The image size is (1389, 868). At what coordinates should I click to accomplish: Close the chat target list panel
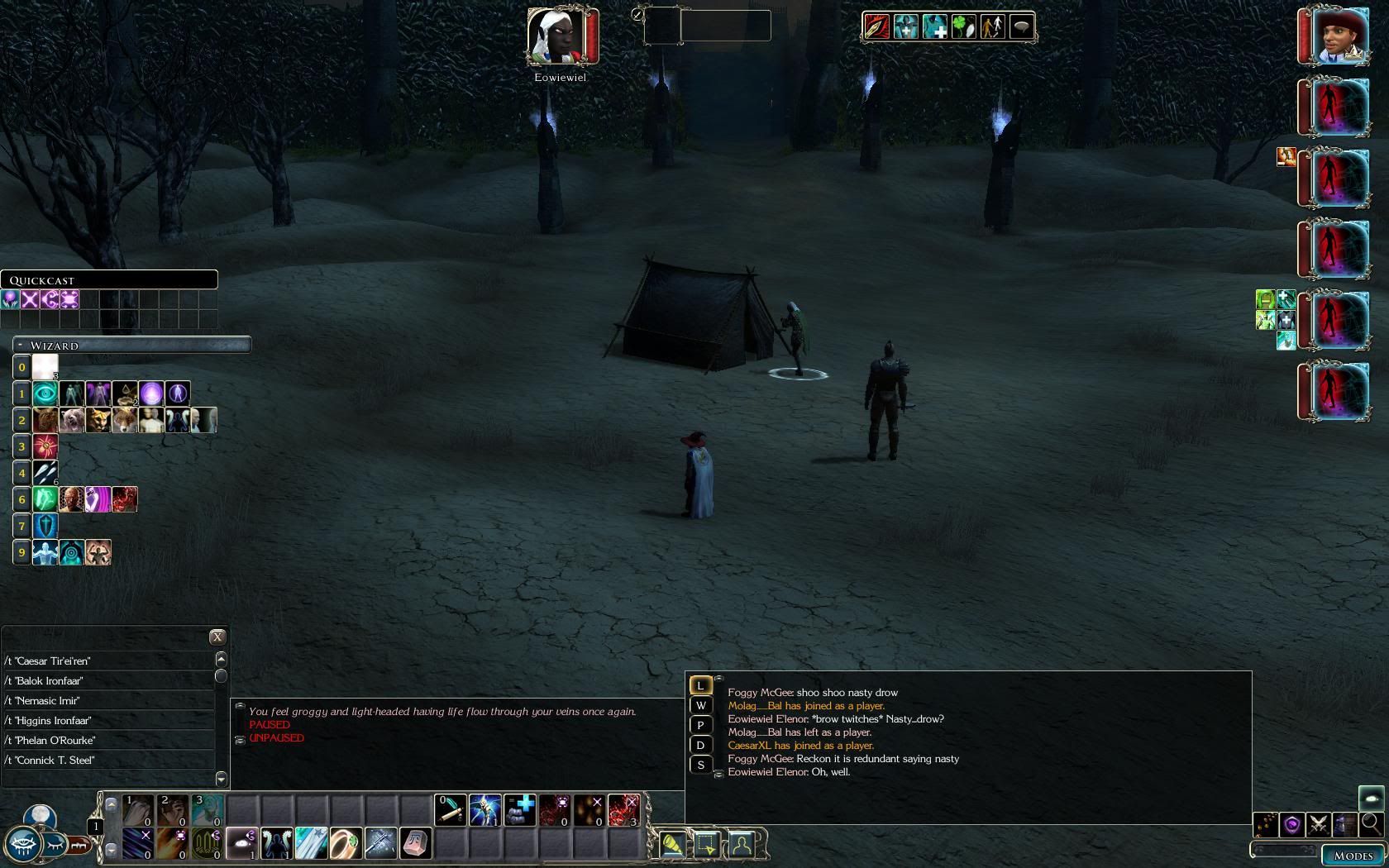tap(217, 637)
